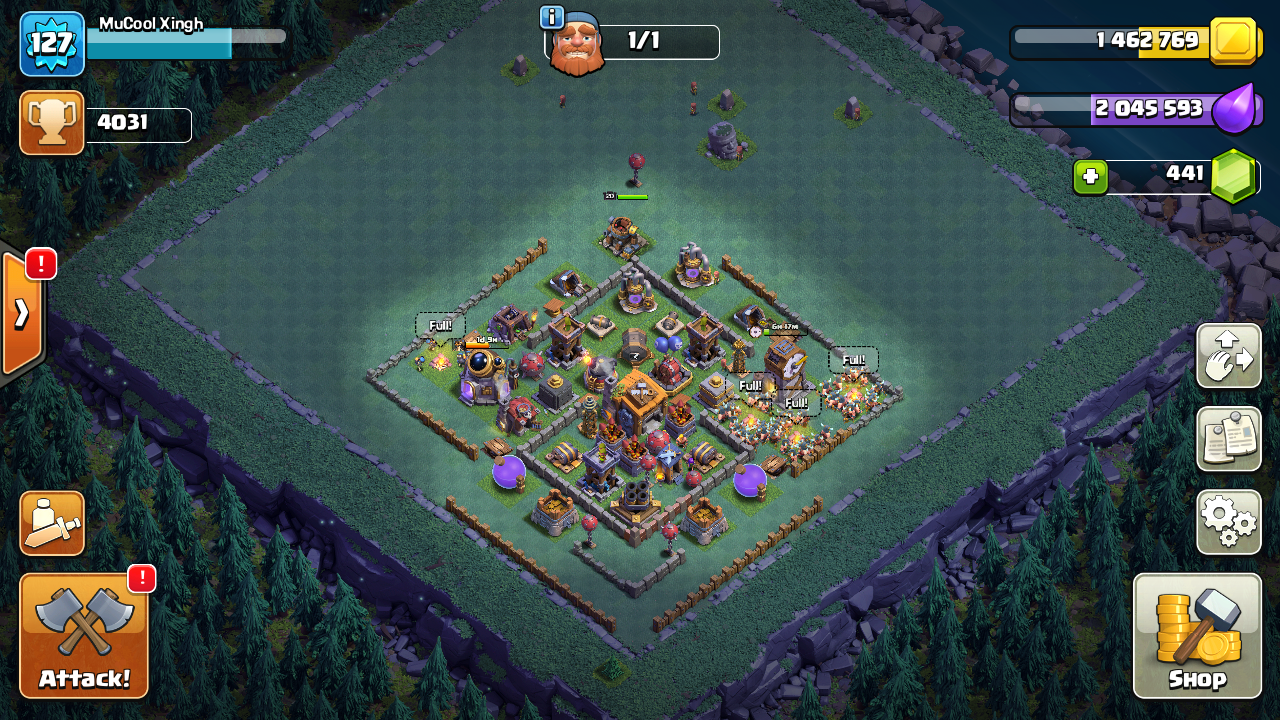Open the player profile level 127 badge
Image resolution: width=1280 pixels, height=720 pixels.
click(52, 44)
